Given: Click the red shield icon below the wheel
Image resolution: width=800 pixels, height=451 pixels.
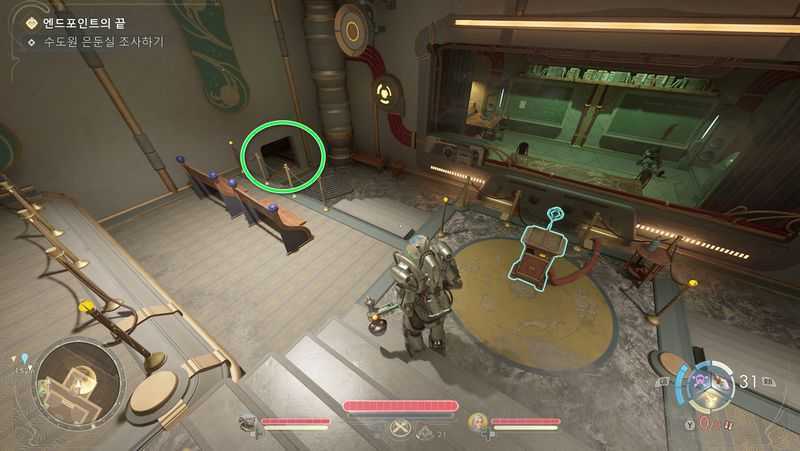Looking at the screenshot, I should pos(702,423).
